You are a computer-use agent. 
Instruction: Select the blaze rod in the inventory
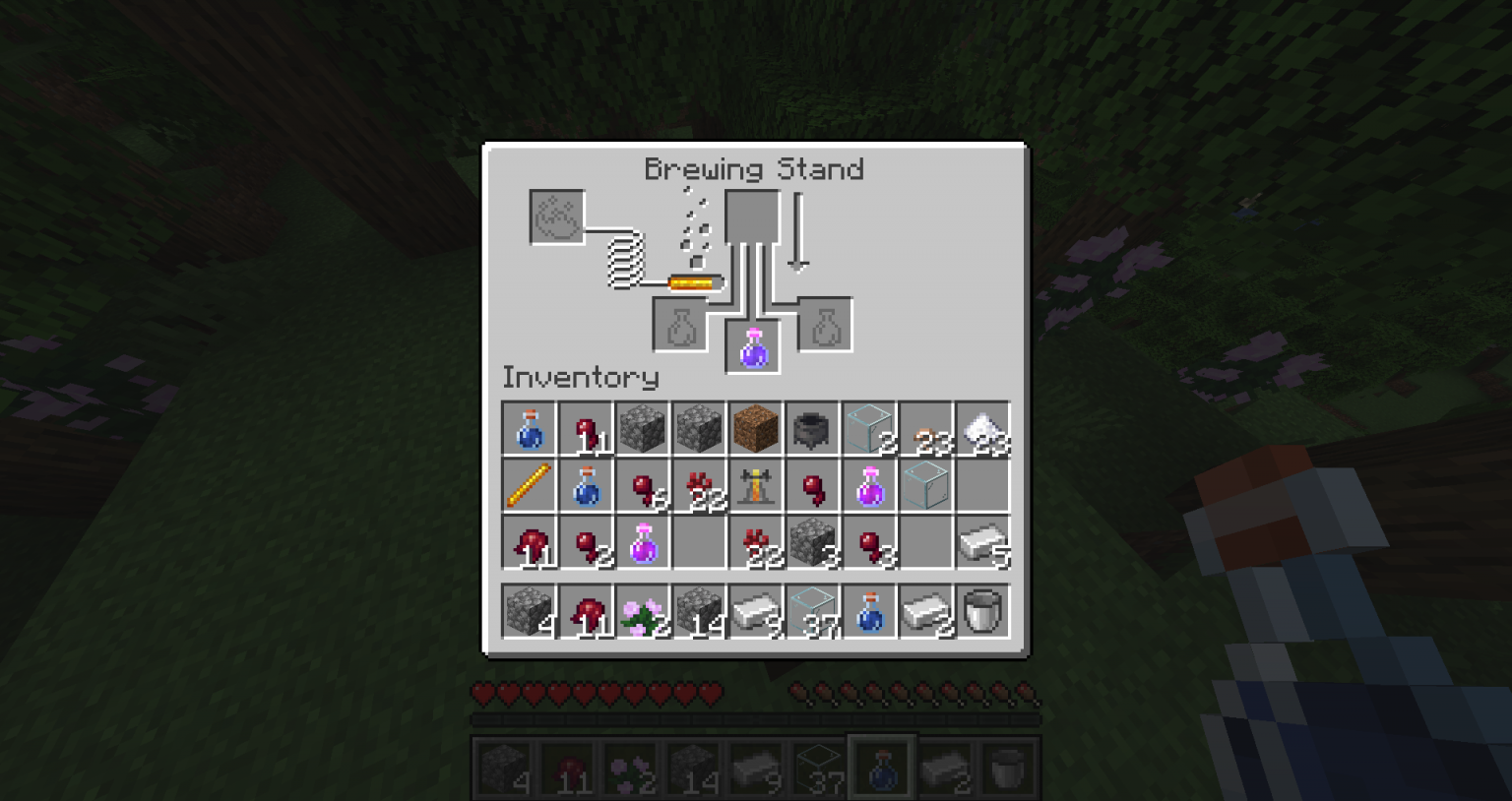(529, 485)
